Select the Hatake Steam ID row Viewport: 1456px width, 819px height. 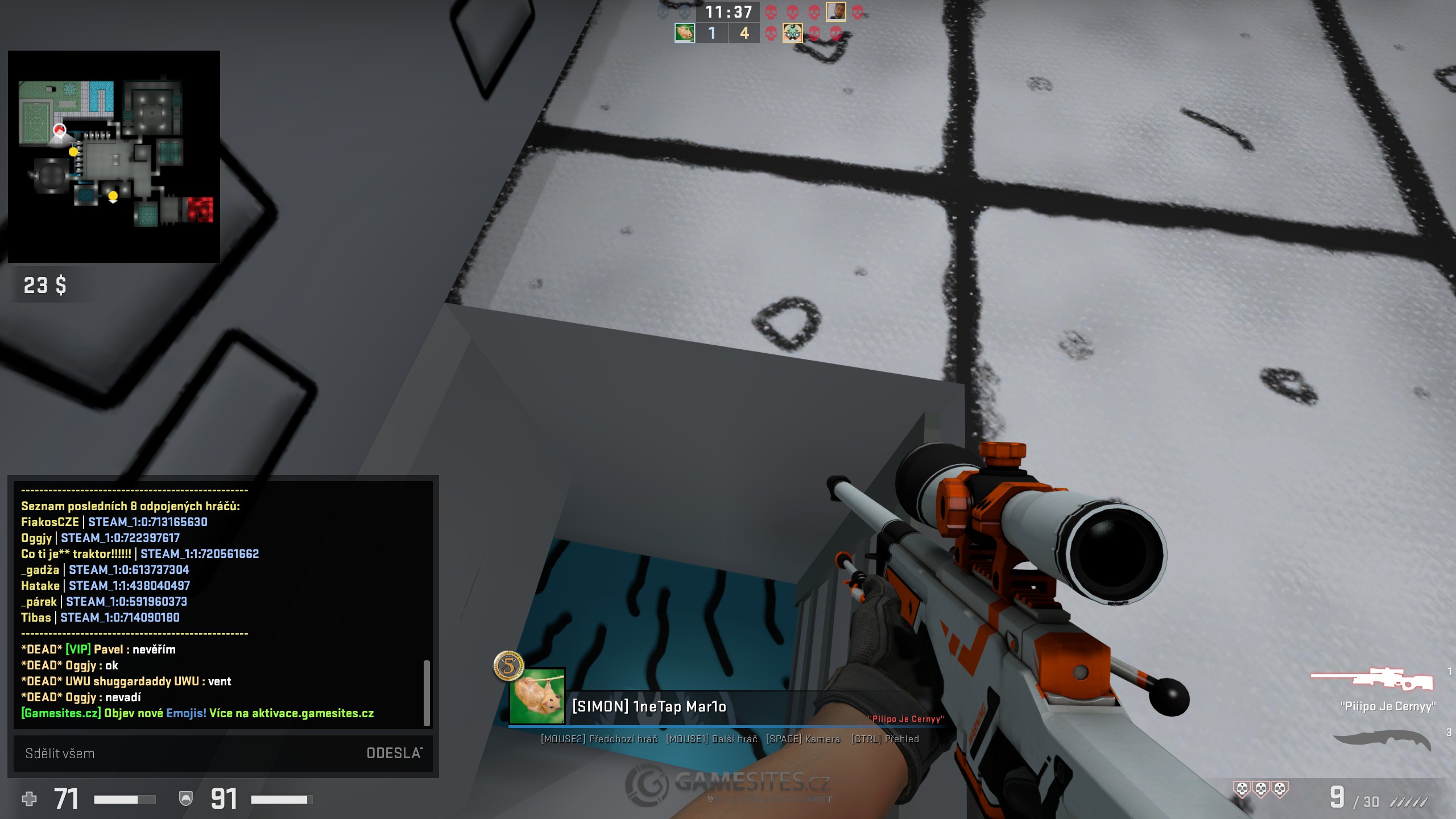coord(106,586)
